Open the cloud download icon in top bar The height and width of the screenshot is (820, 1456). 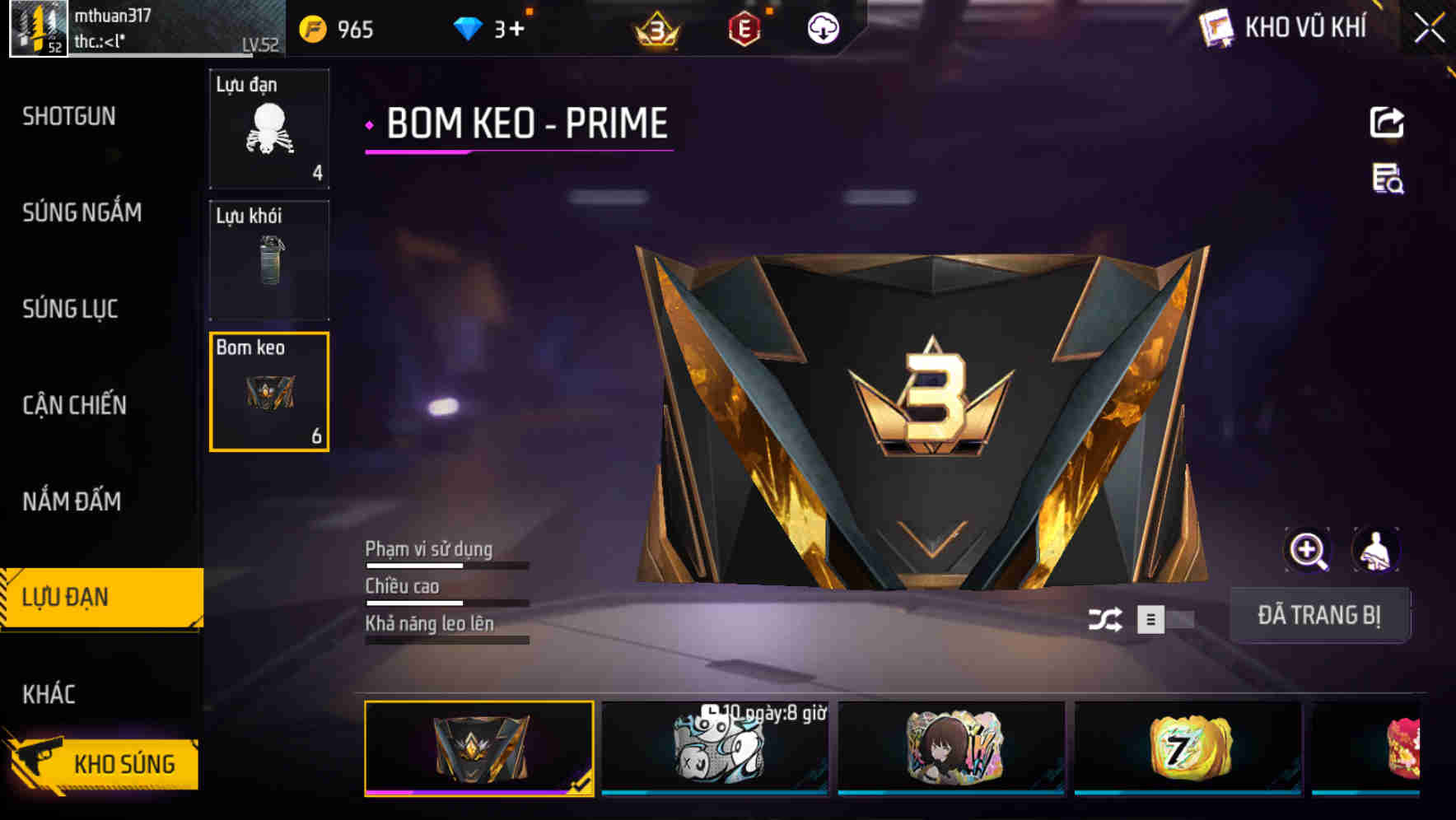point(822,27)
